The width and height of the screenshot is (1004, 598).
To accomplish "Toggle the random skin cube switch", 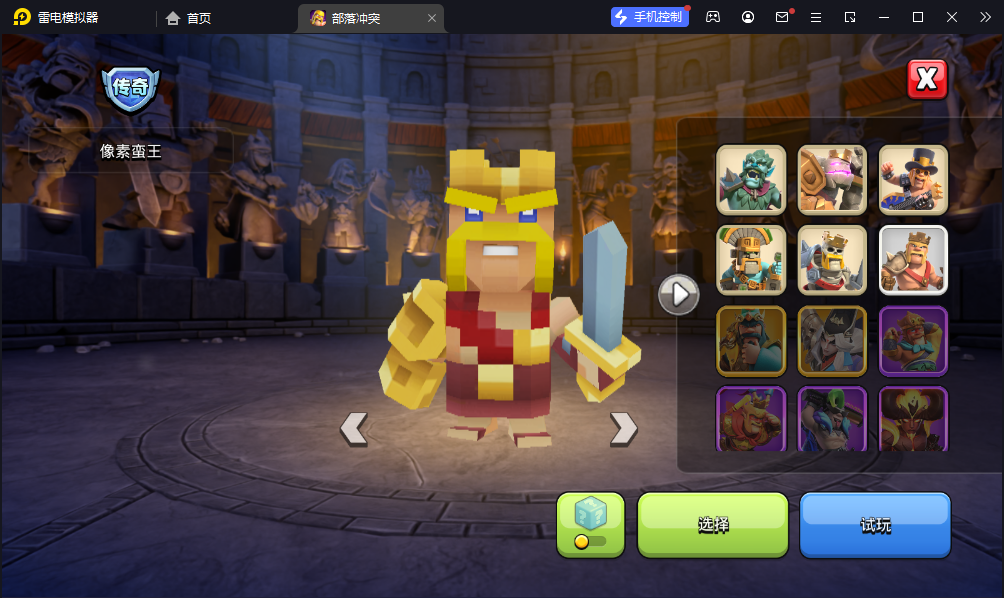I will click(x=590, y=525).
